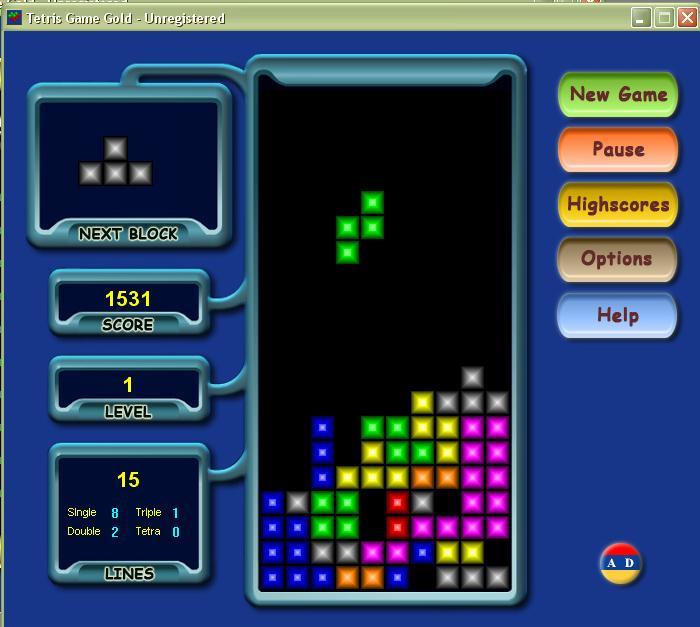Image resolution: width=700 pixels, height=627 pixels.
Task: Show the Help screen
Action: pos(617,315)
